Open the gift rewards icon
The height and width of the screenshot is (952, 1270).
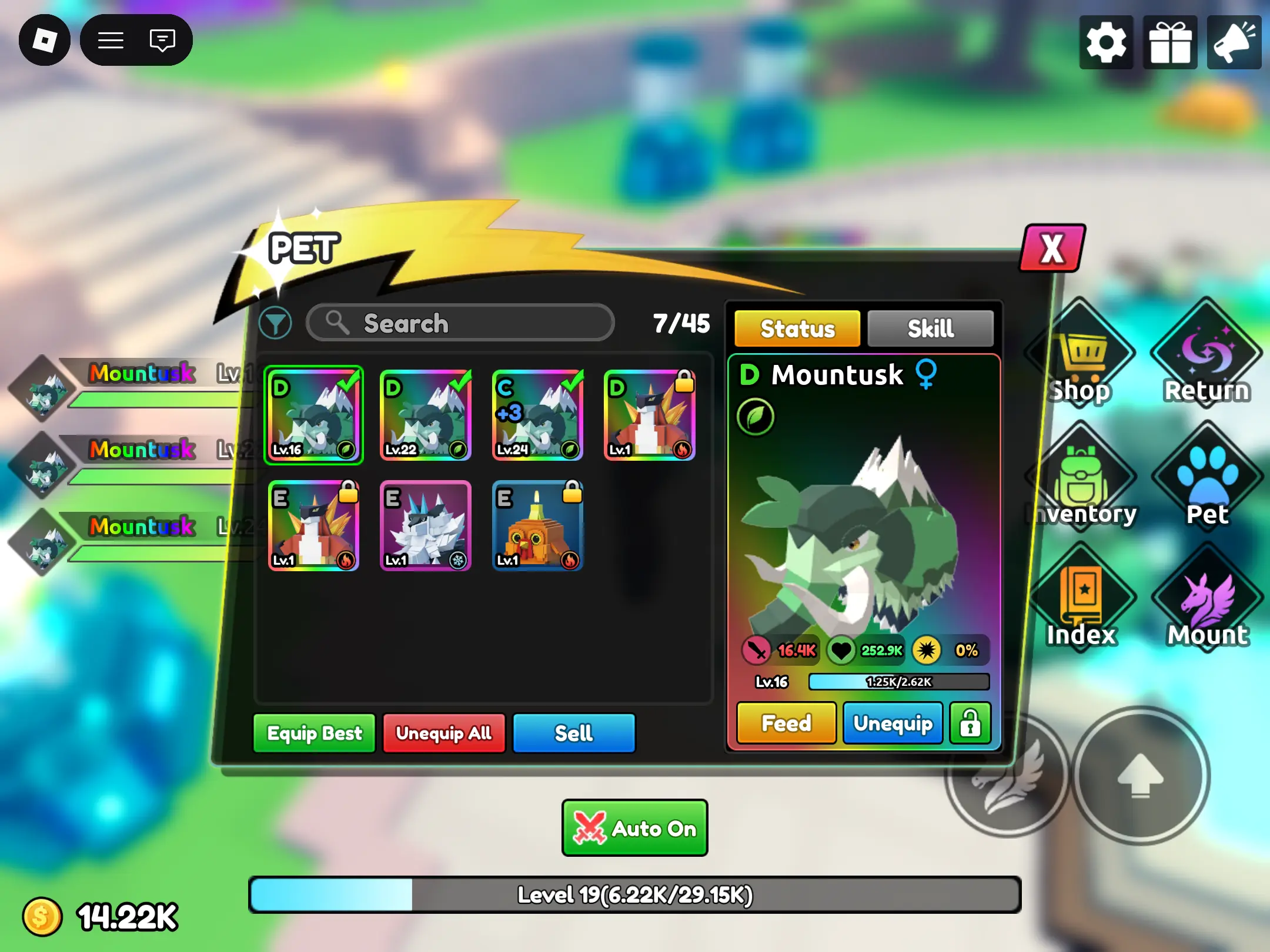point(1169,42)
